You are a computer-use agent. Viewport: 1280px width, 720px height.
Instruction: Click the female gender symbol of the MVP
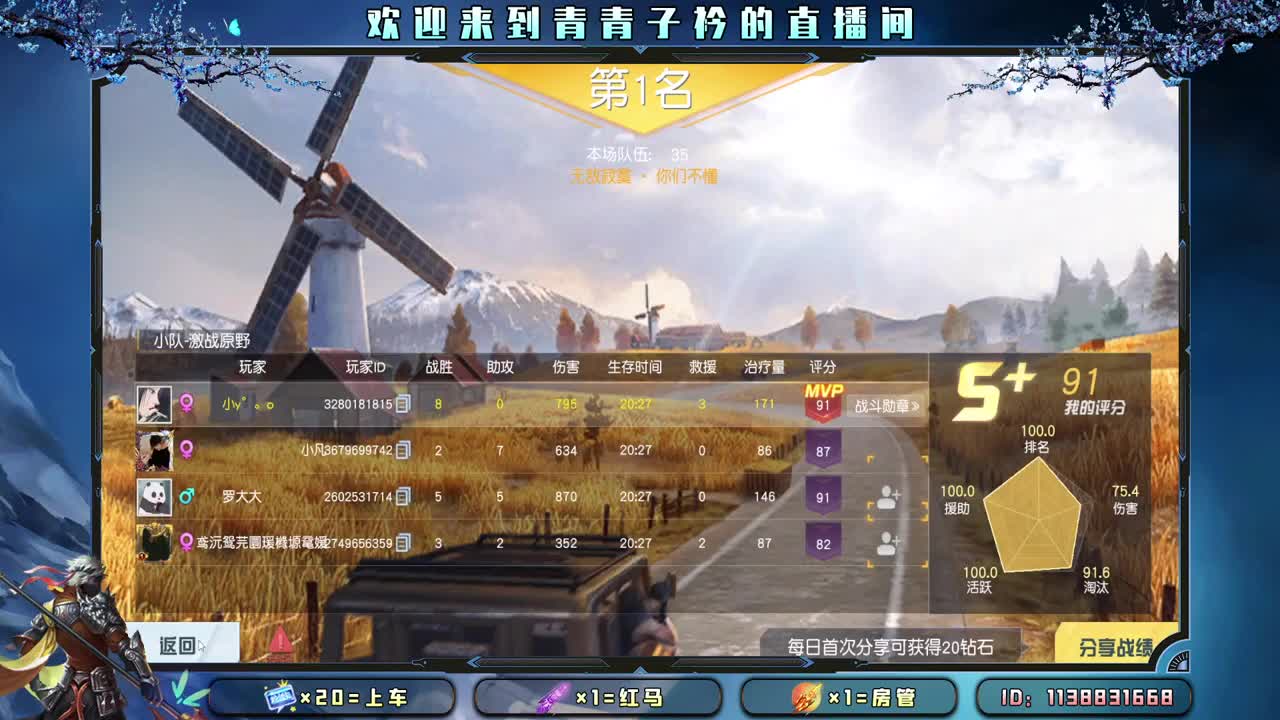(x=187, y=403)
